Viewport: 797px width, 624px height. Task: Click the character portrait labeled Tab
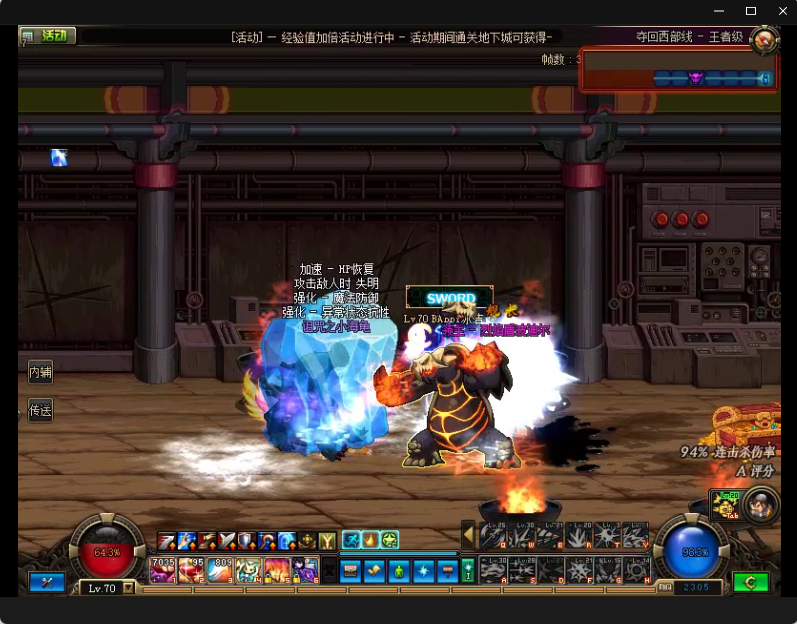point(761,503)
